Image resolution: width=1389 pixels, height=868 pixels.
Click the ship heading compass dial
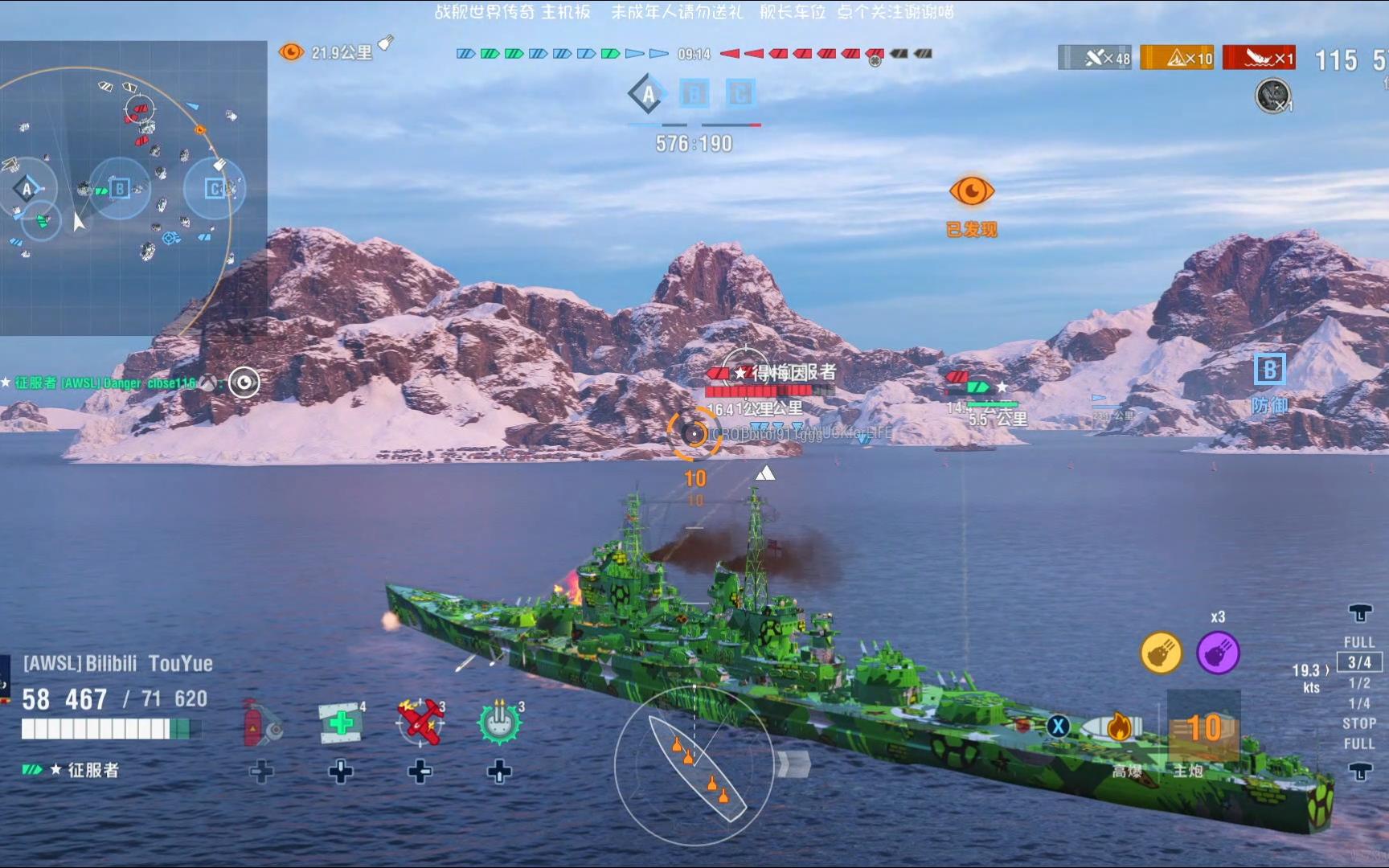point(695,765)
